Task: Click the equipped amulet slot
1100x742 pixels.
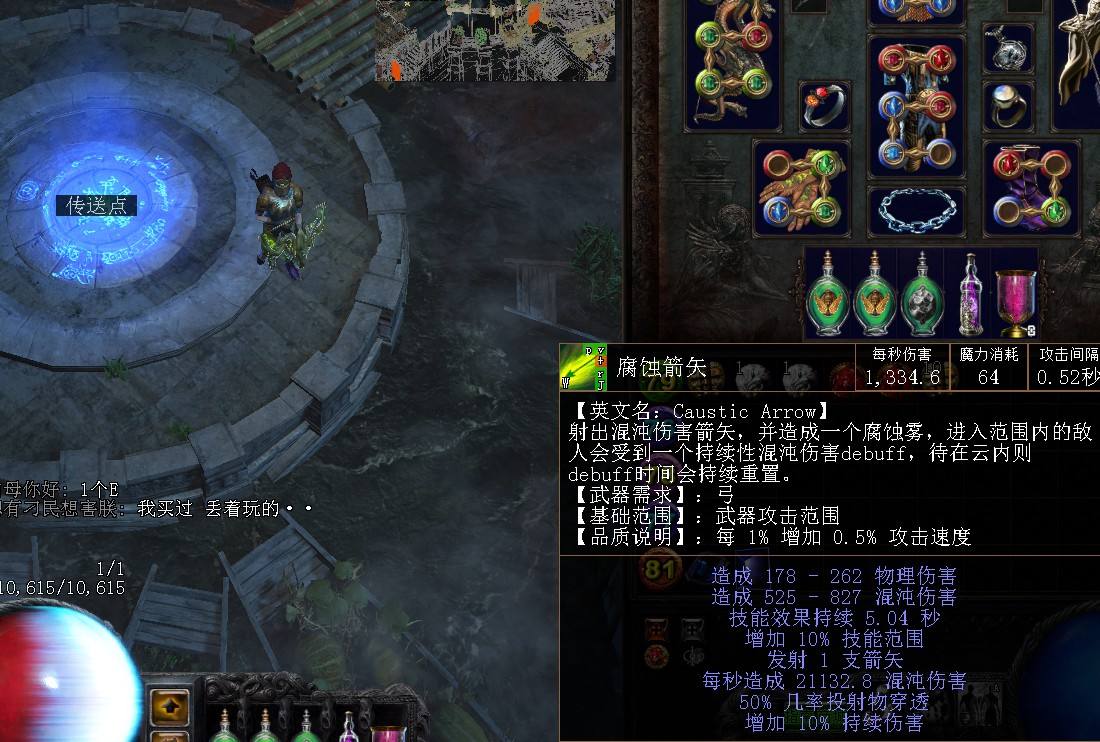Action: 1007,48
